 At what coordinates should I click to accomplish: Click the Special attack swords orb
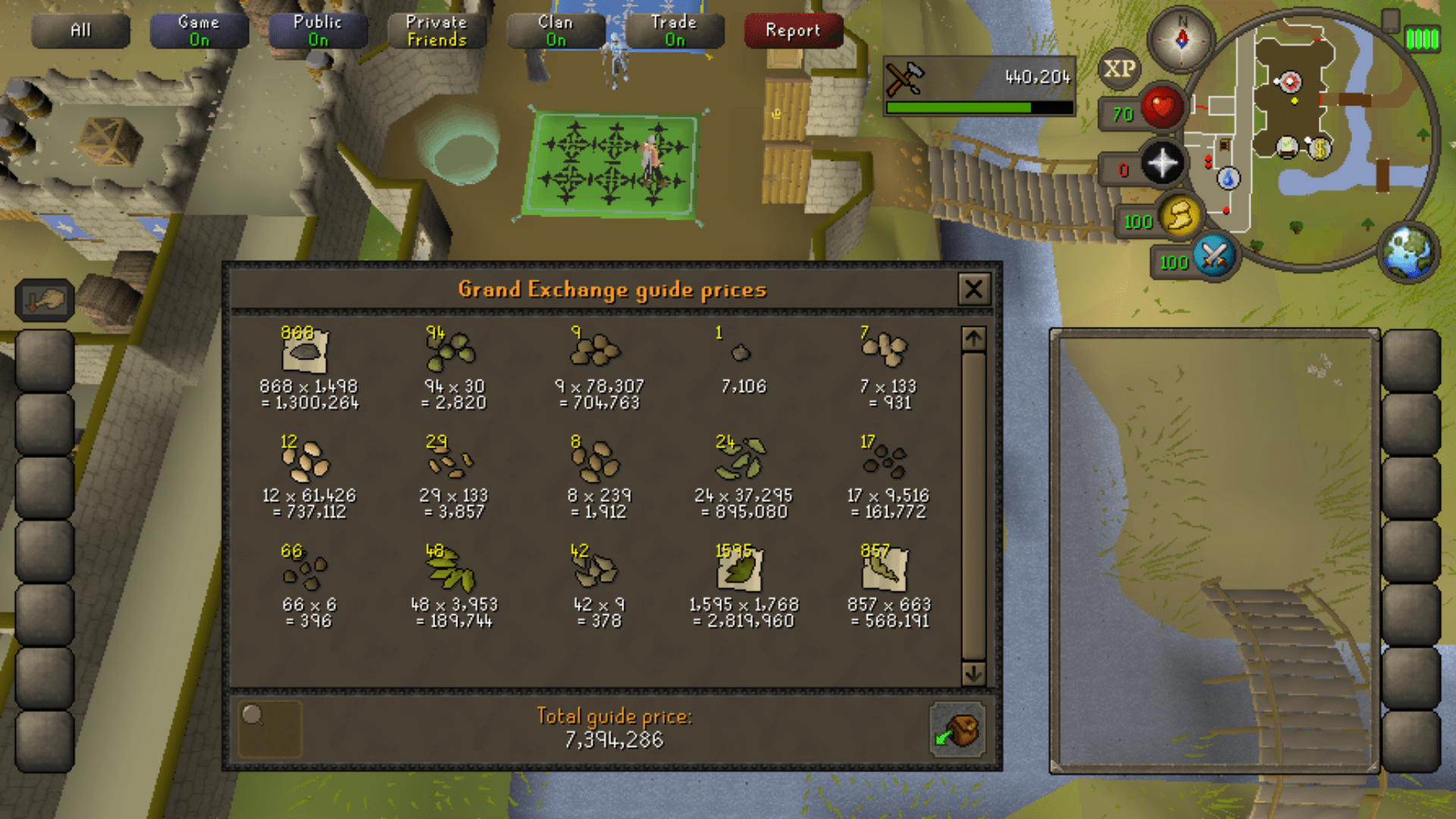point(1214,256)
